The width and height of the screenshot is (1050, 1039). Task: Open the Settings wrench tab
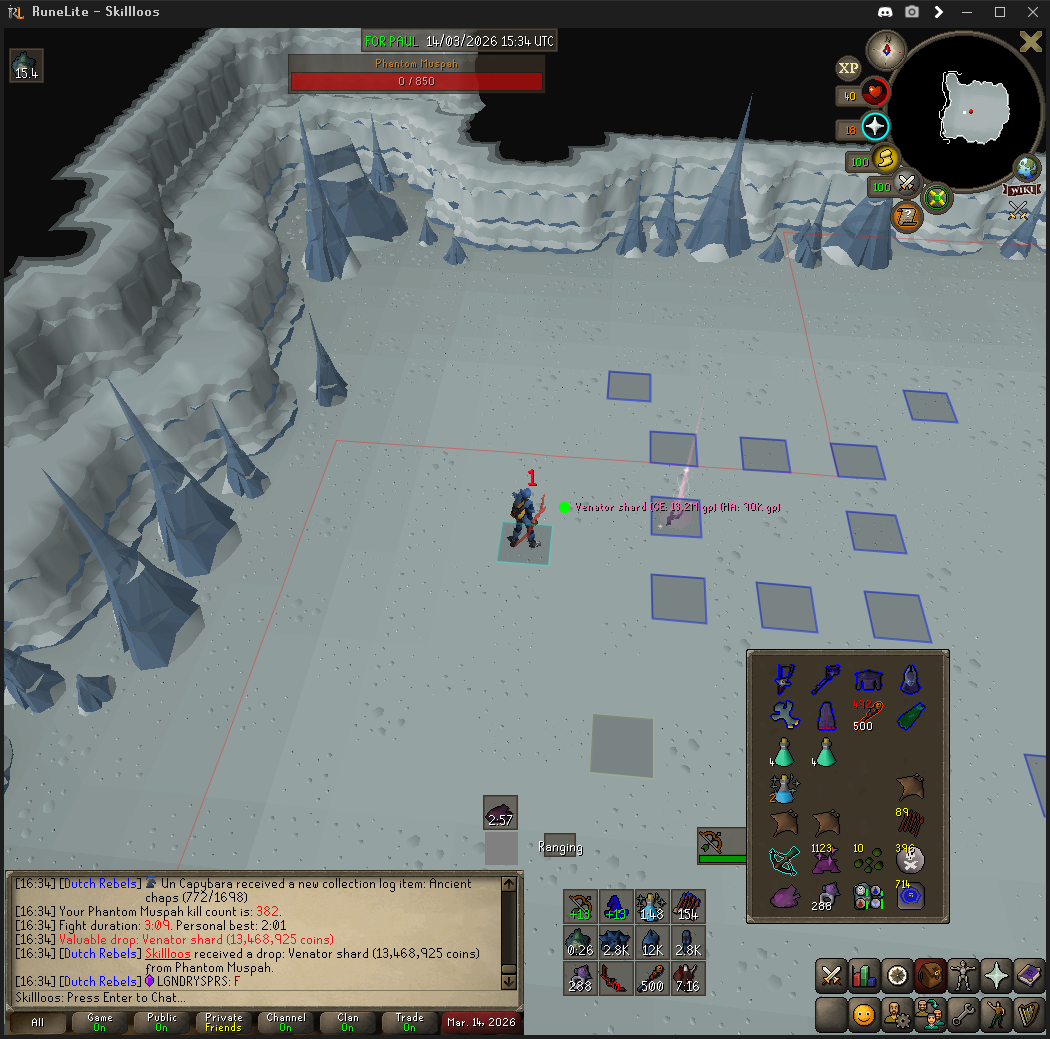click(964, 1014)
